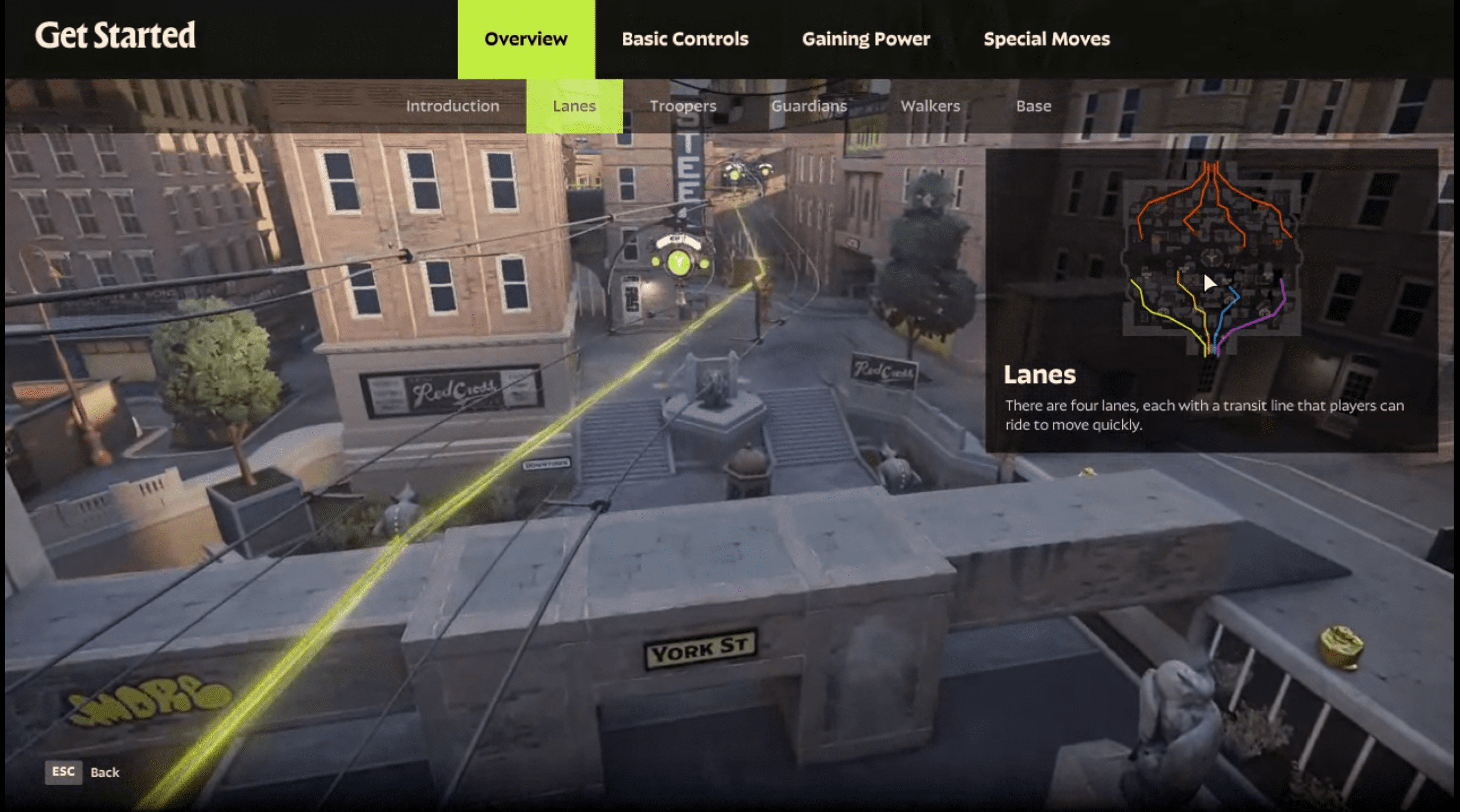Select the Base subsection
This screenshot has height=812, width=1460.
click(1034, 106)
